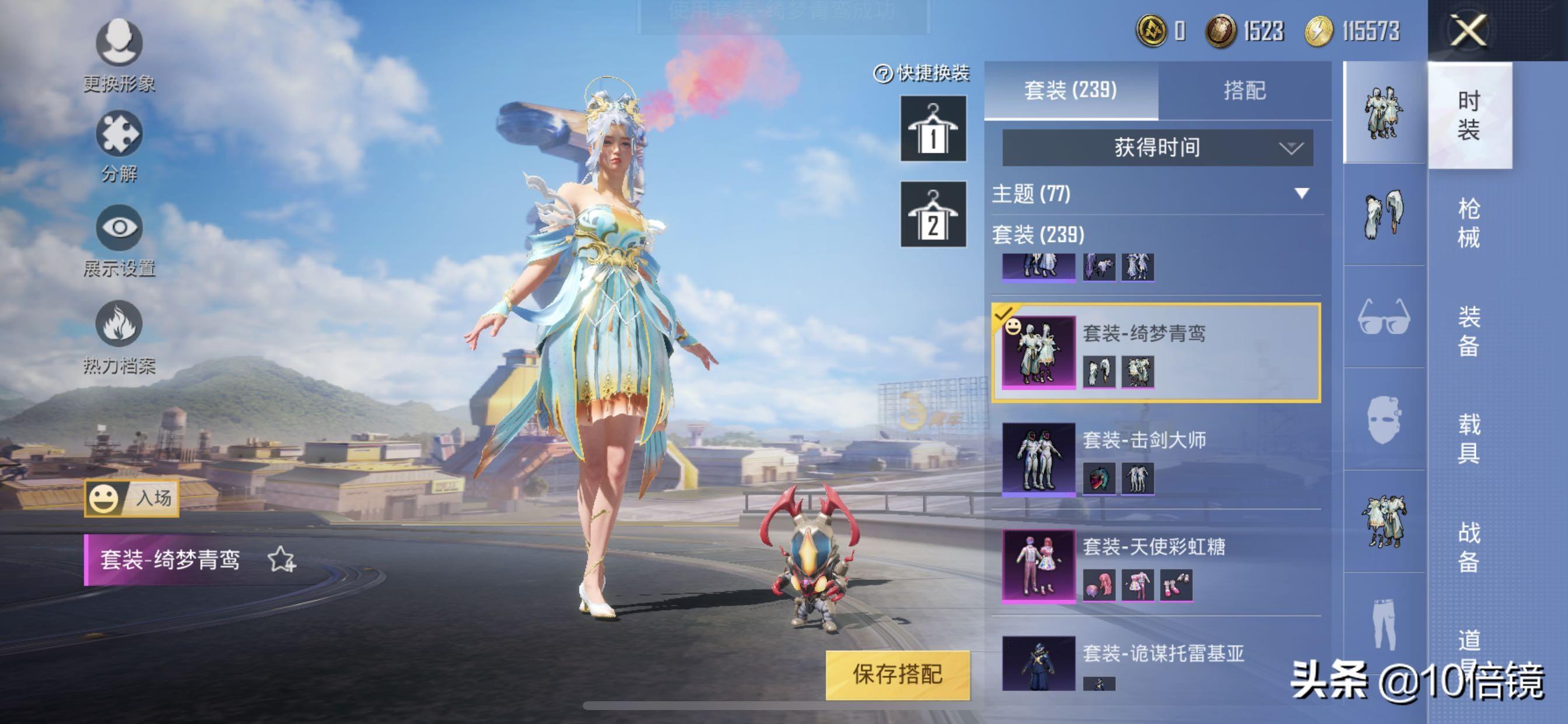This screenshot has height=724, width=1568.
Task: Save the outfit with 保存搭配
Action: click(897, 674)
